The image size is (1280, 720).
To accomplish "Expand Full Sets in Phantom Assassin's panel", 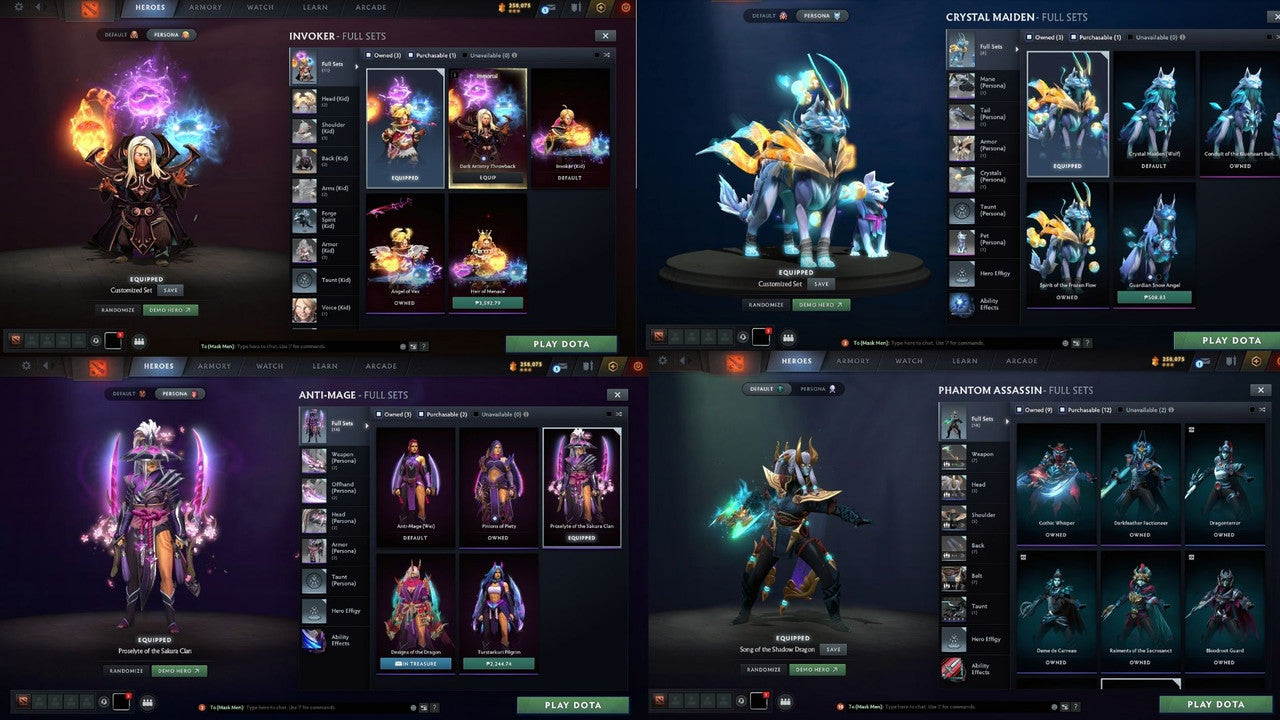I will click(x=1009, y=420).
